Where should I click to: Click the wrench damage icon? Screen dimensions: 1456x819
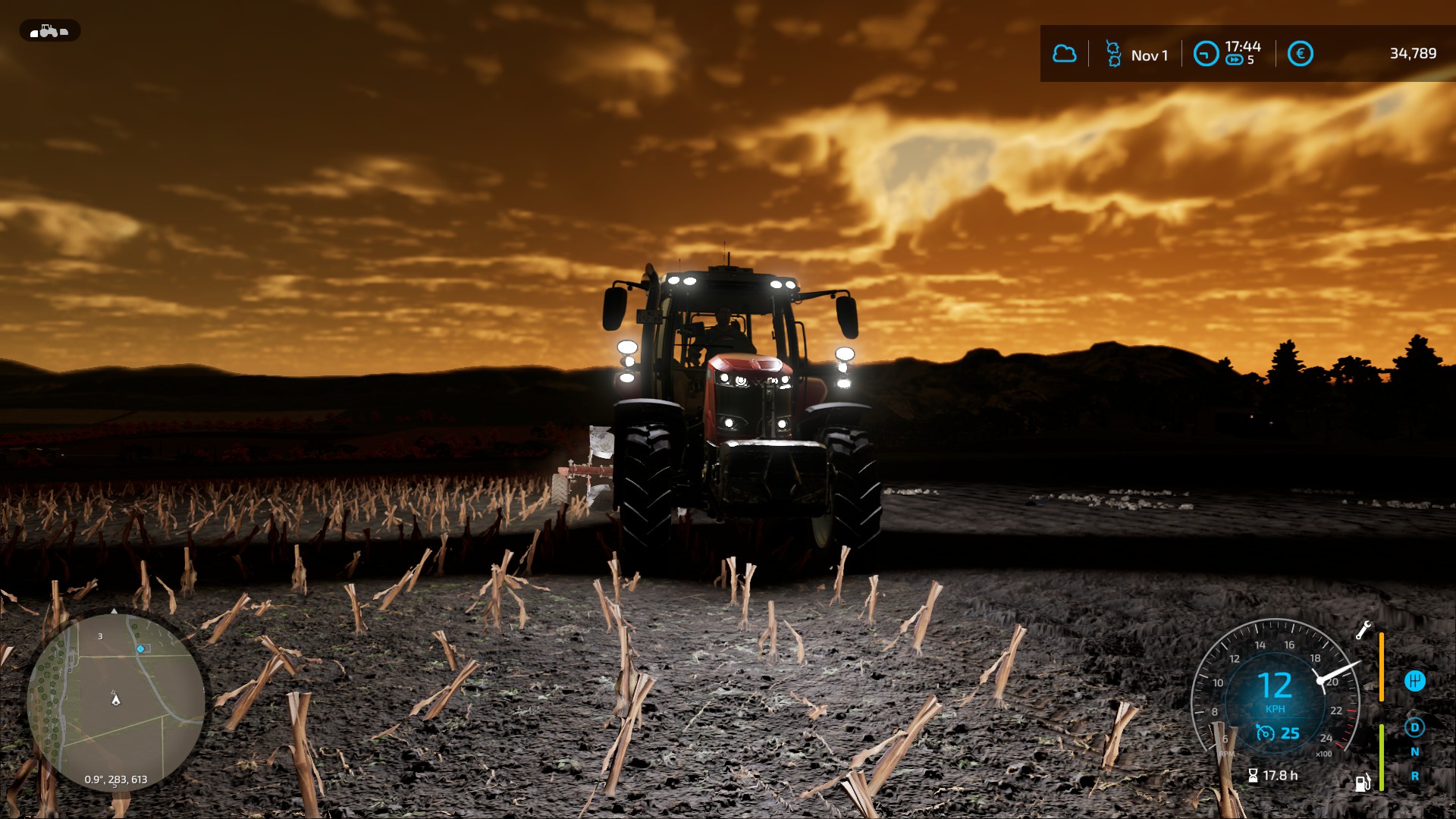point(1363,630)
